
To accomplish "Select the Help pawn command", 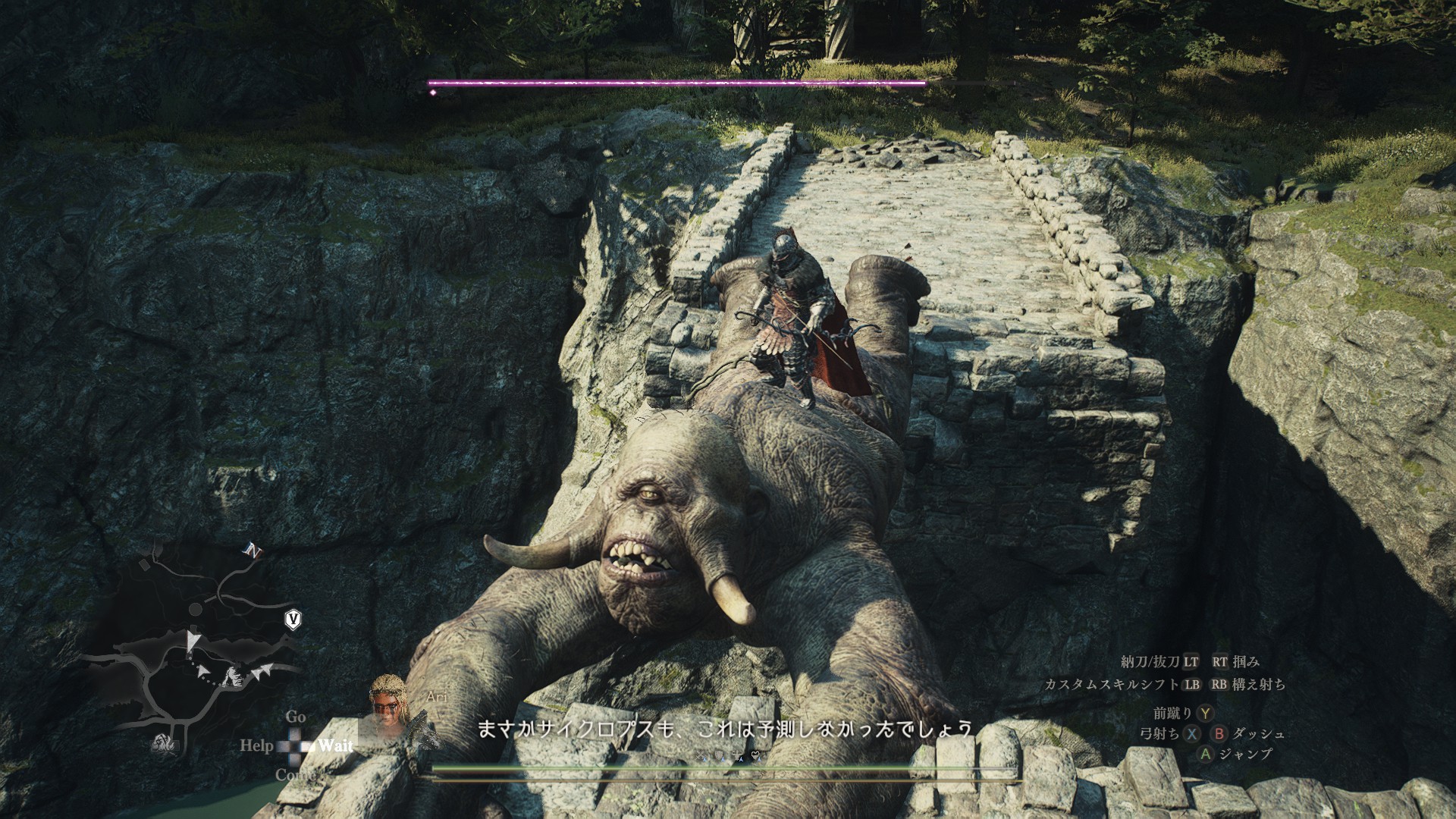I will coord(256,745).
